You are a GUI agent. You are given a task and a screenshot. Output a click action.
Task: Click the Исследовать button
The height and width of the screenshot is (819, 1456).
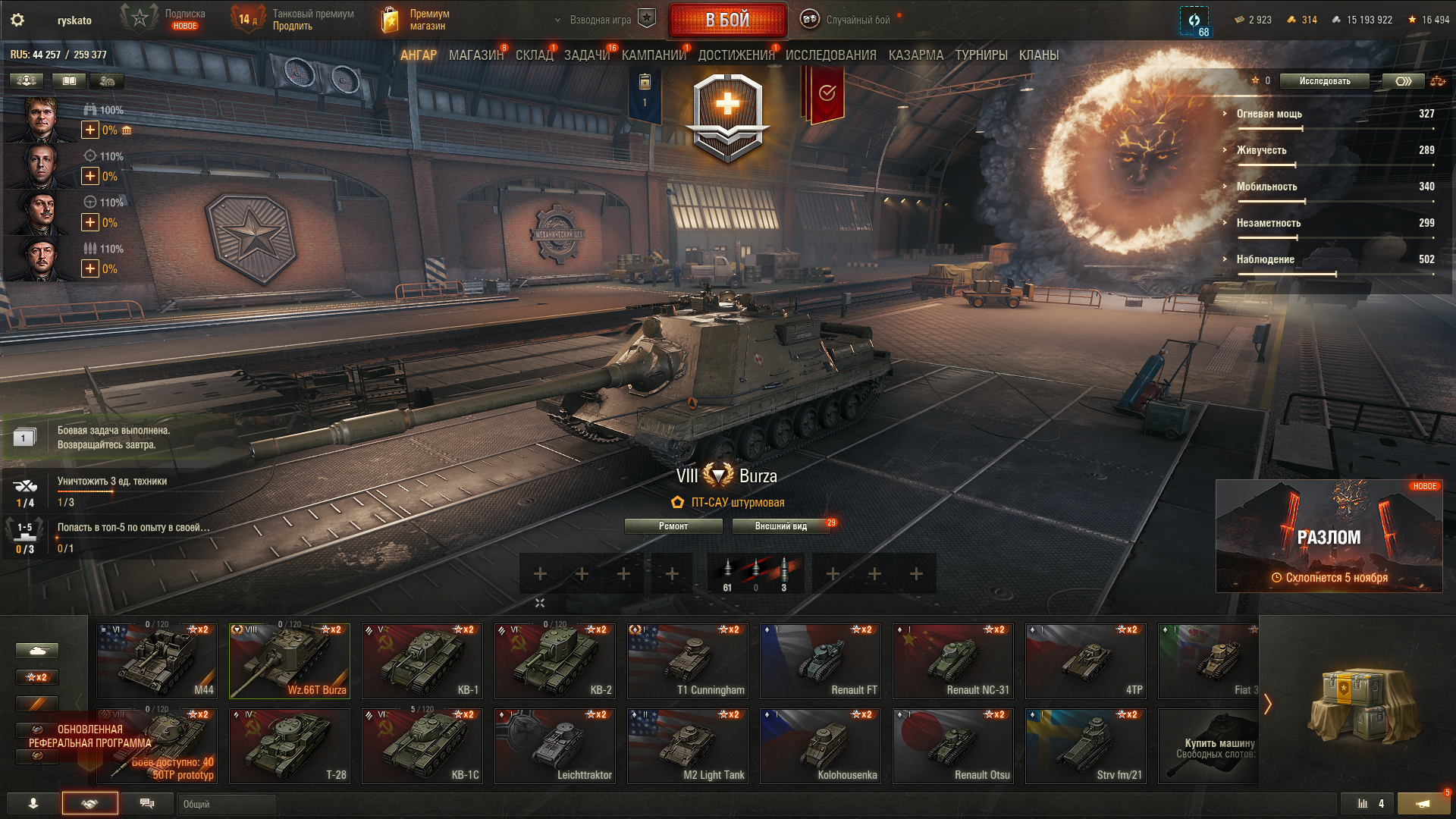pyautogui.click(x=1324, y=81)
